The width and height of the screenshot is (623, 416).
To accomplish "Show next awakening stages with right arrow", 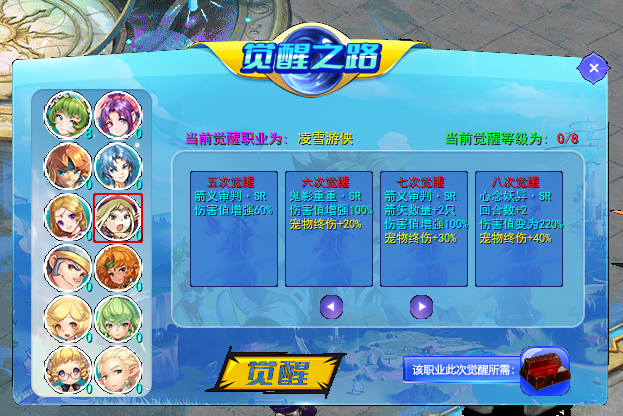I will (x=421, y=307).
